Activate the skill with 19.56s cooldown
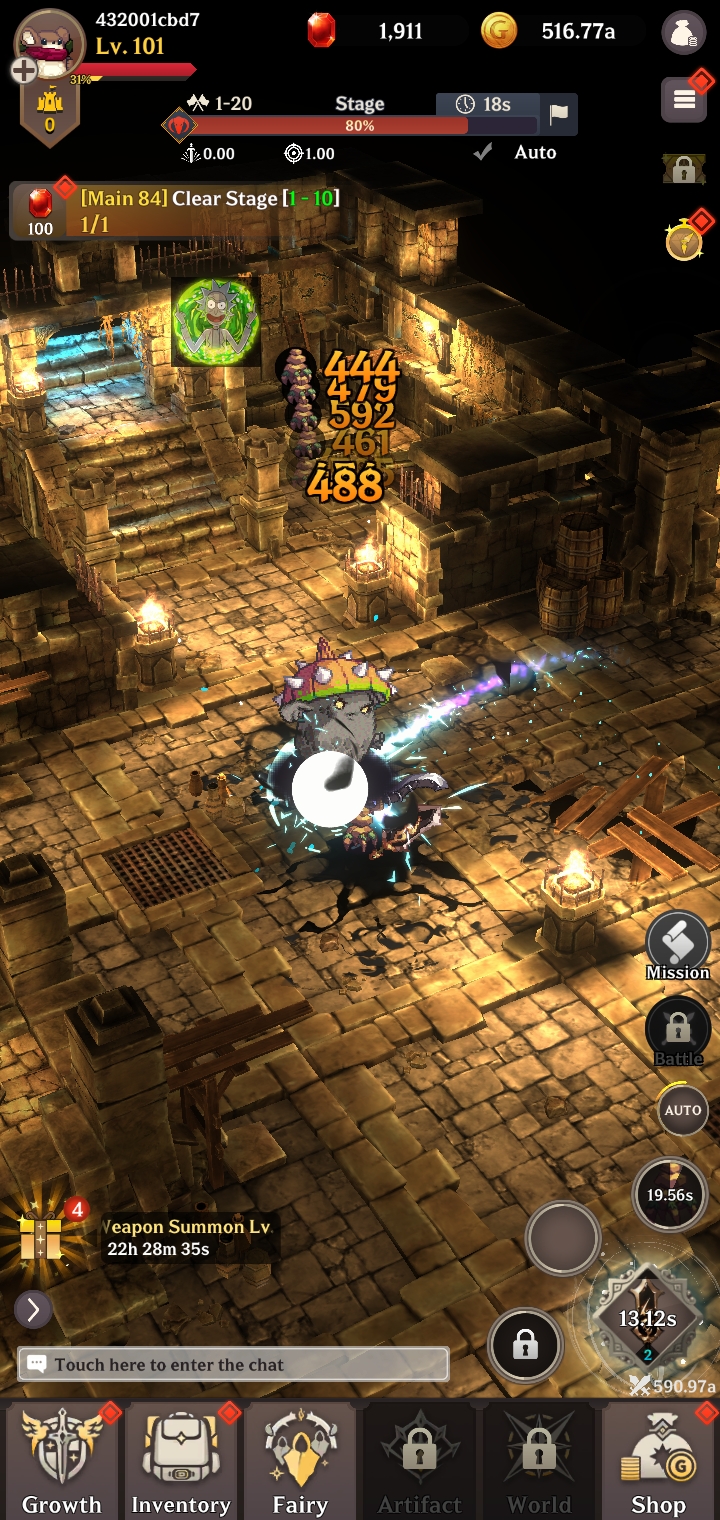Viewport: 720px width, 1520px height. [x=669, y=1193]
